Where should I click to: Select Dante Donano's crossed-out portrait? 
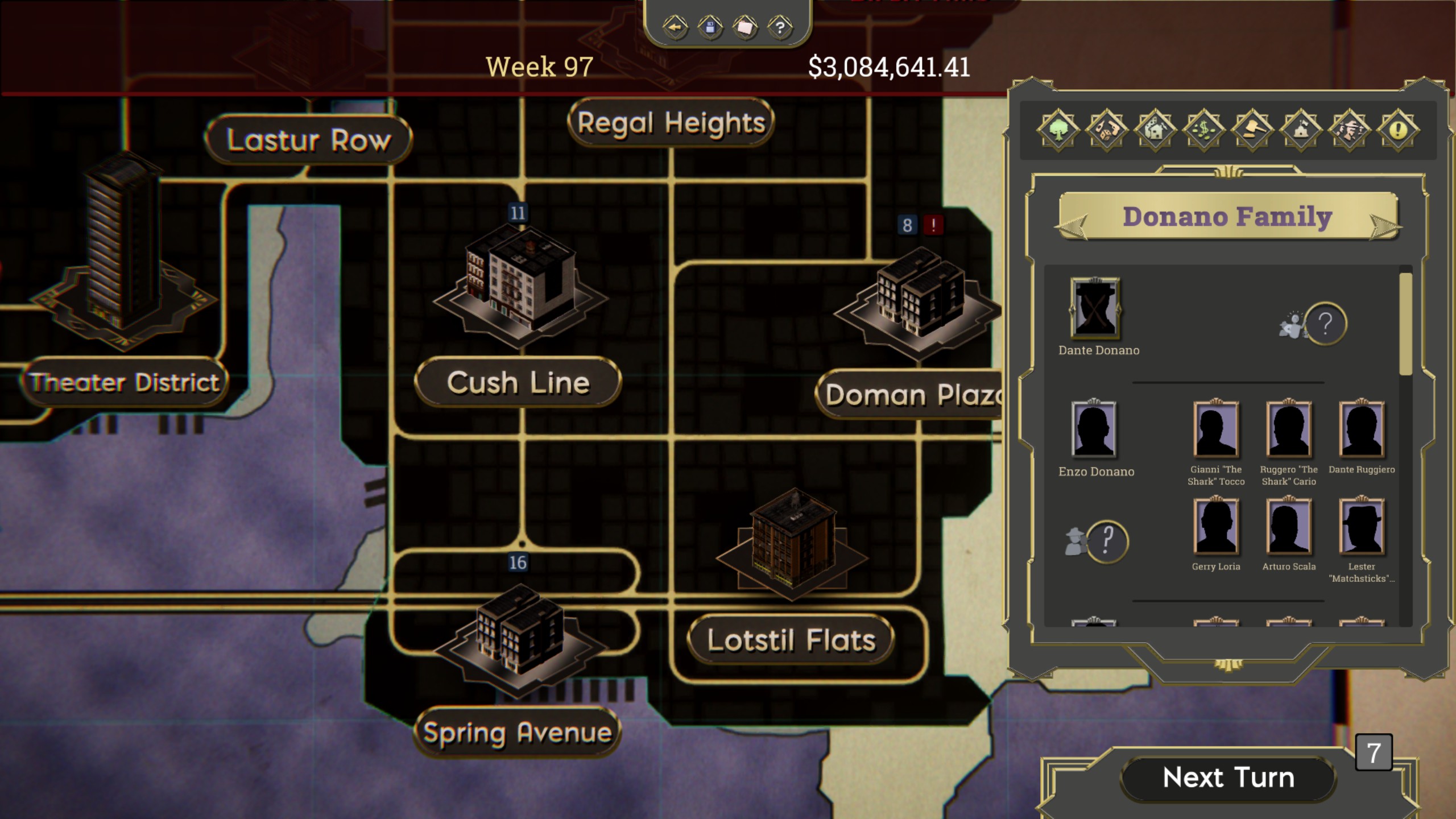coord(1095,308)
